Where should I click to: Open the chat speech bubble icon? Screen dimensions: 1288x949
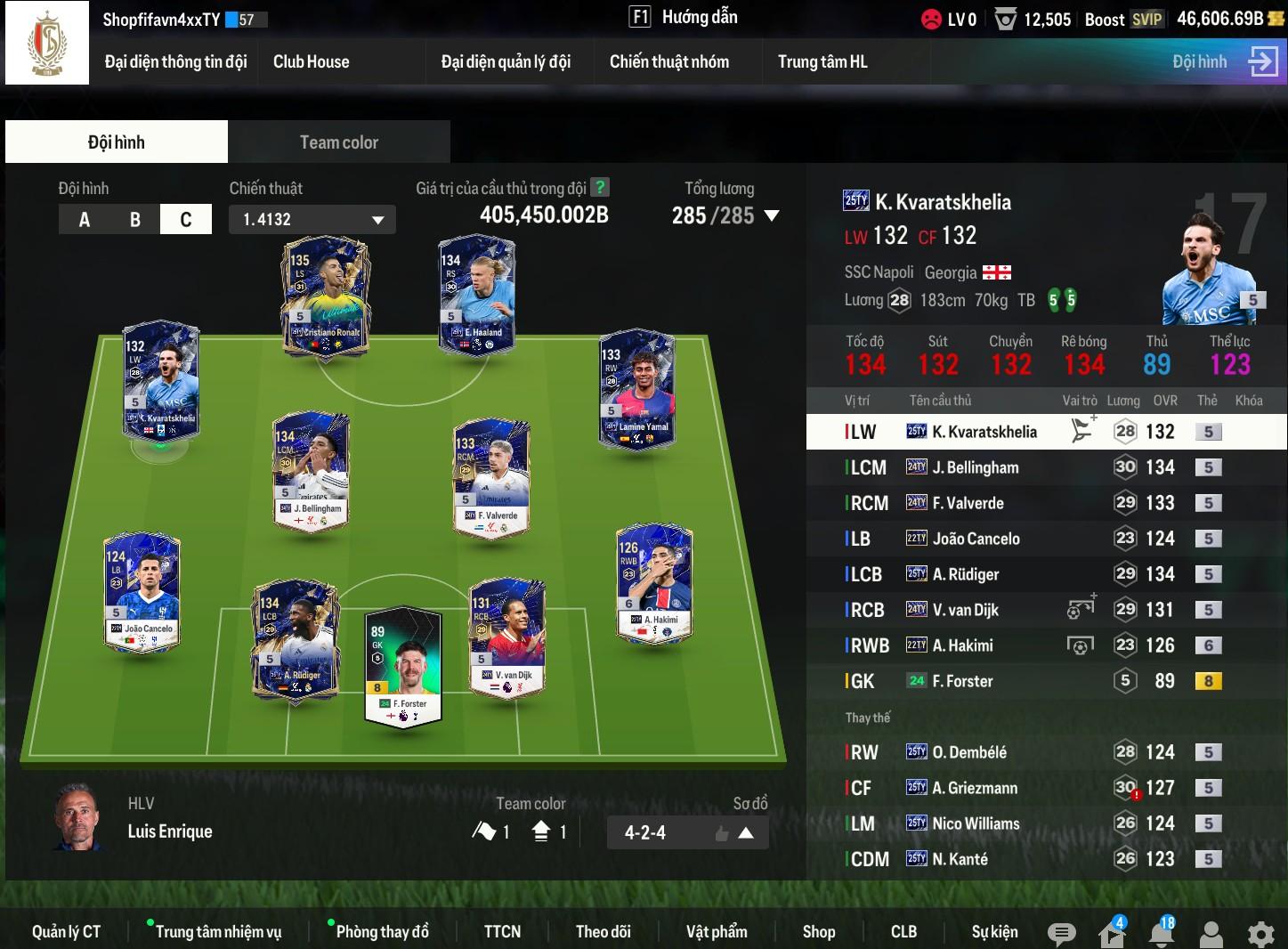(x=1060, y=934)
